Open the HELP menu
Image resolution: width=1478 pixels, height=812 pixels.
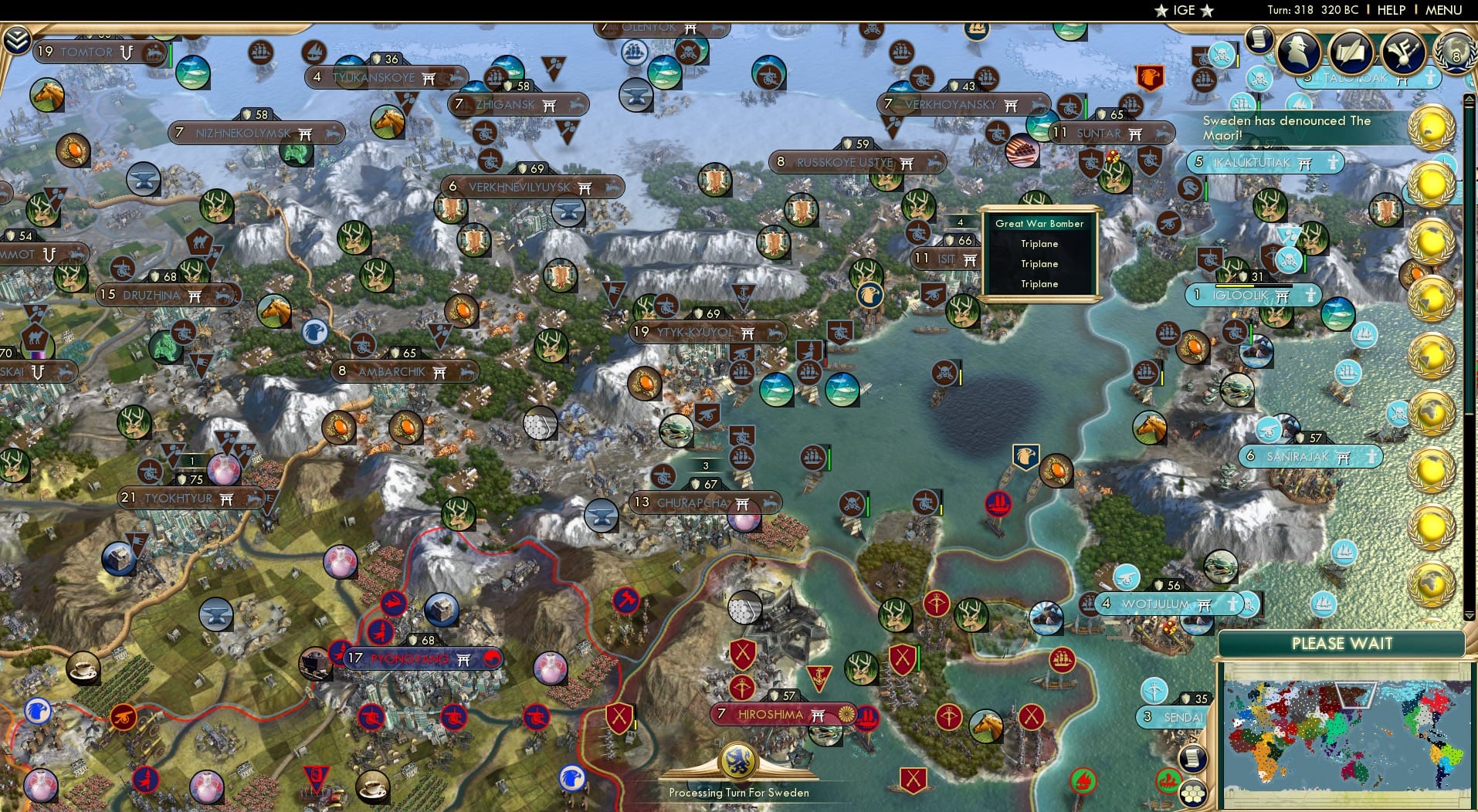(x=1389, y=10)
